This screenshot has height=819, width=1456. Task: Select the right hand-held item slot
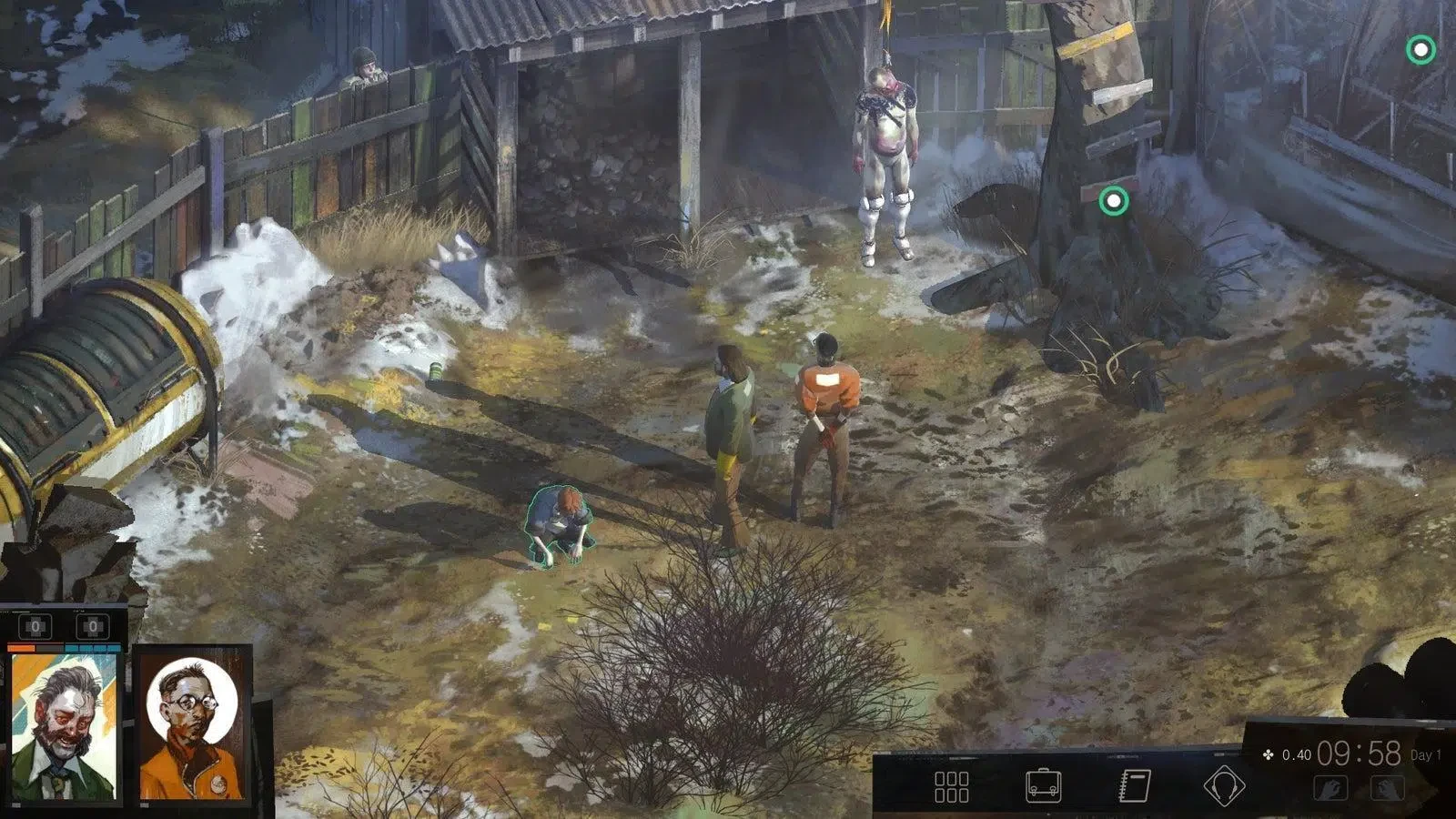pyautogui.click(x=1390, y=786)
